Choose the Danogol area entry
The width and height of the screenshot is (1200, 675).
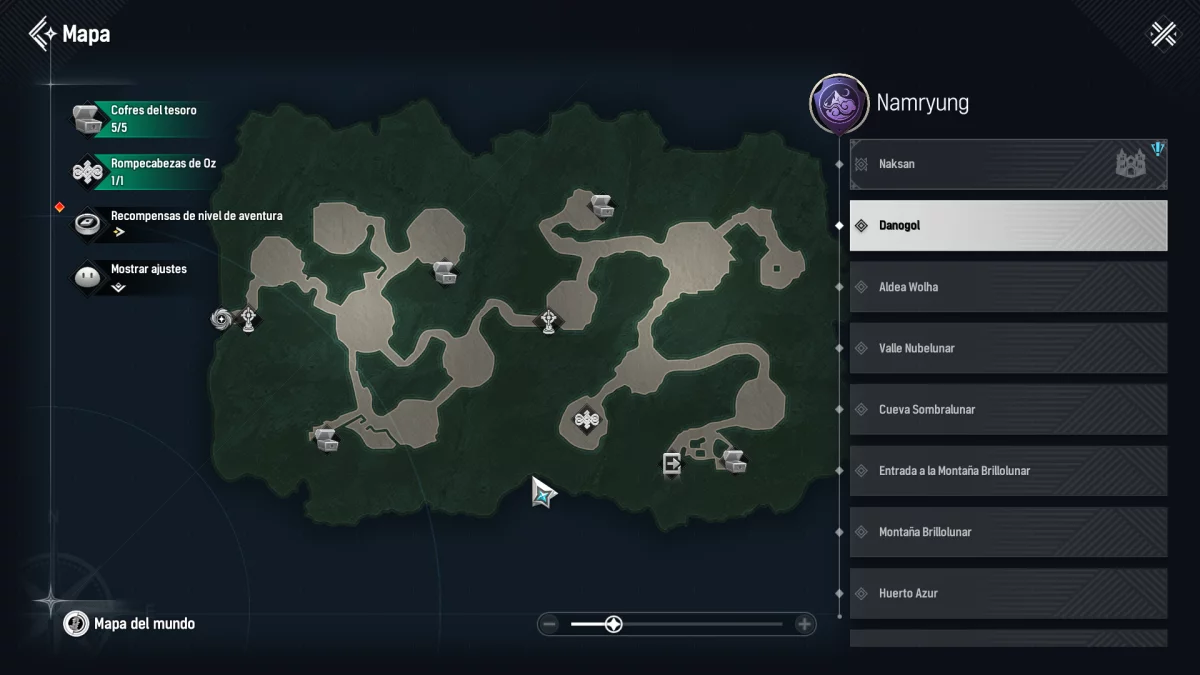tap(1008, 226)
